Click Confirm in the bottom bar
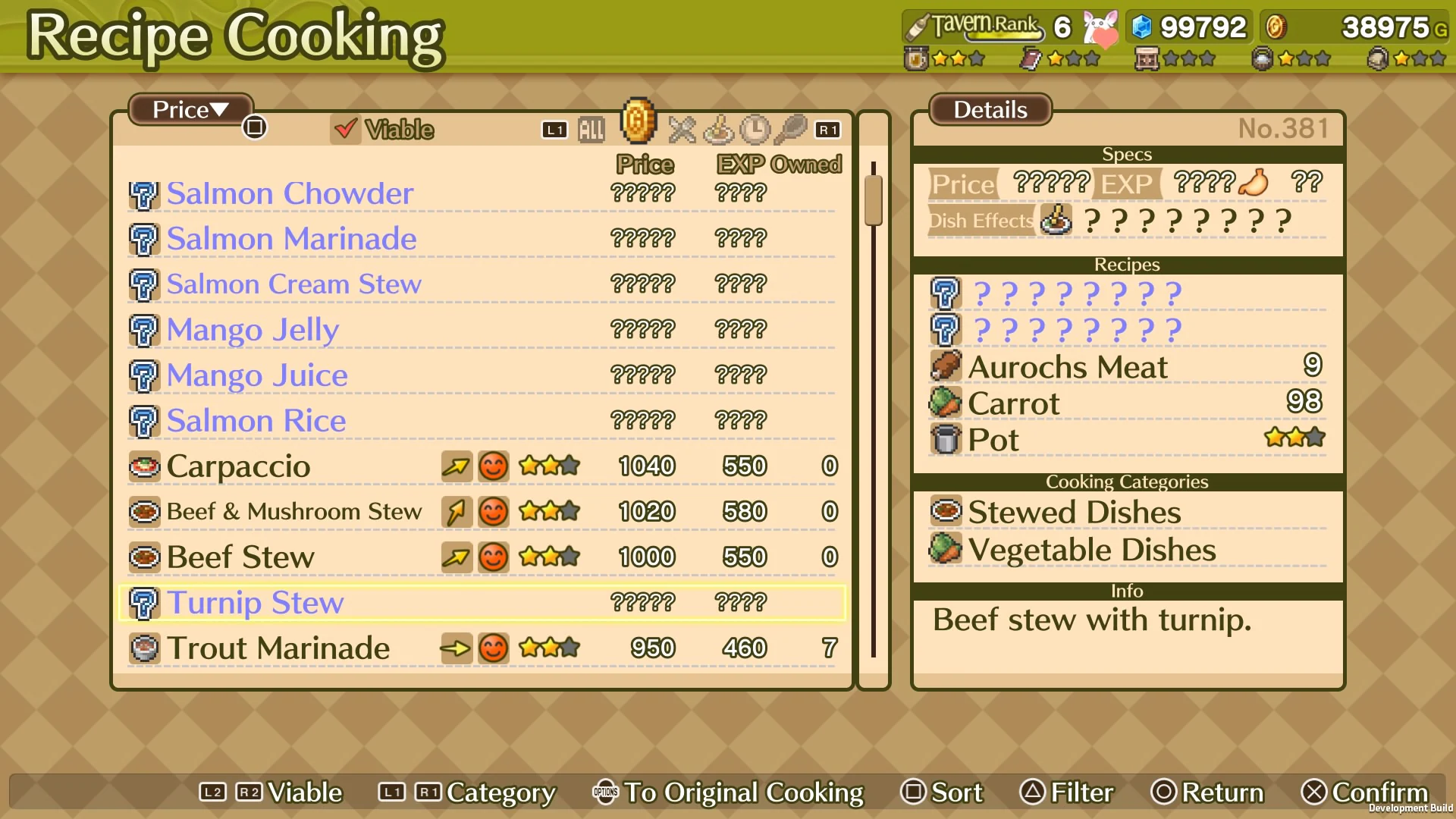 (1365, 792)
